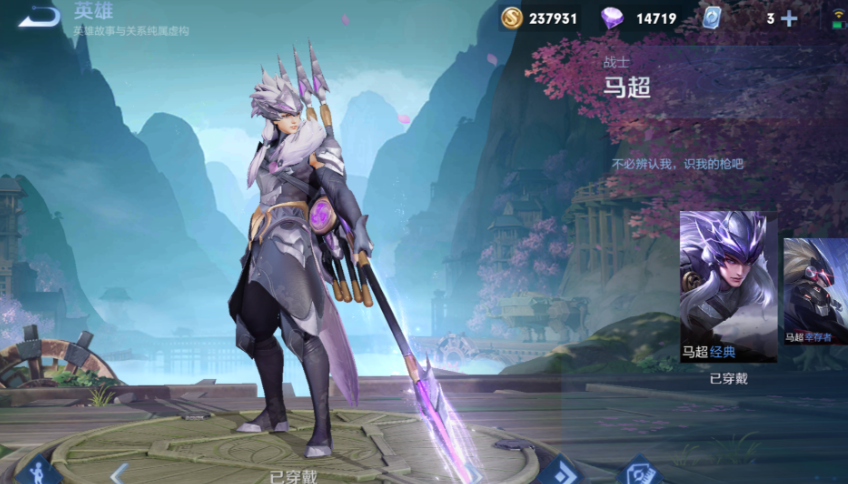The height and width of the screenshot is (484, 848).
Task: Open the hexagon shield icon at bottom
Action: (x=639, y=471)
